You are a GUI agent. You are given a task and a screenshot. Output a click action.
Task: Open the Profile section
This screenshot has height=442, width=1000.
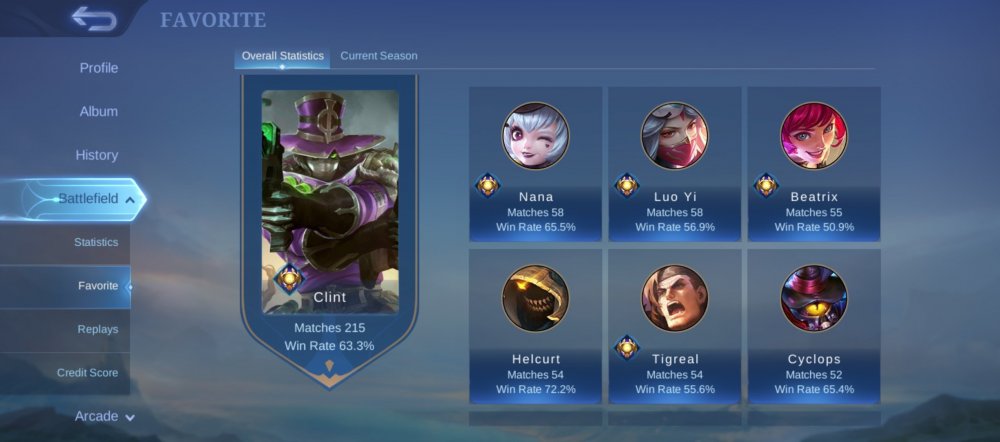click(98, 68)
